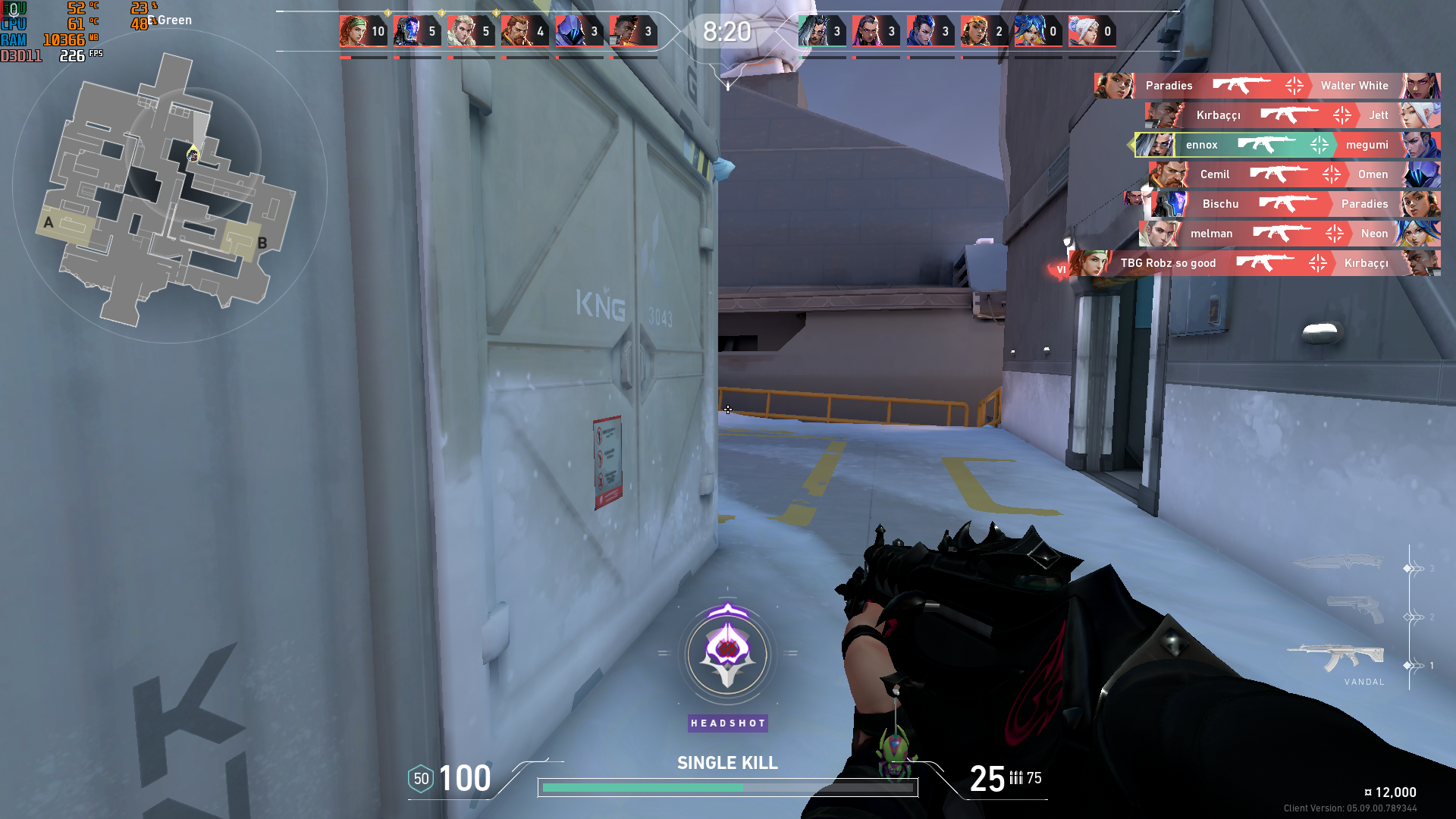Select the A site marker on minimap
Viewport: 1456px width, 819px height.
click(49, 223)
